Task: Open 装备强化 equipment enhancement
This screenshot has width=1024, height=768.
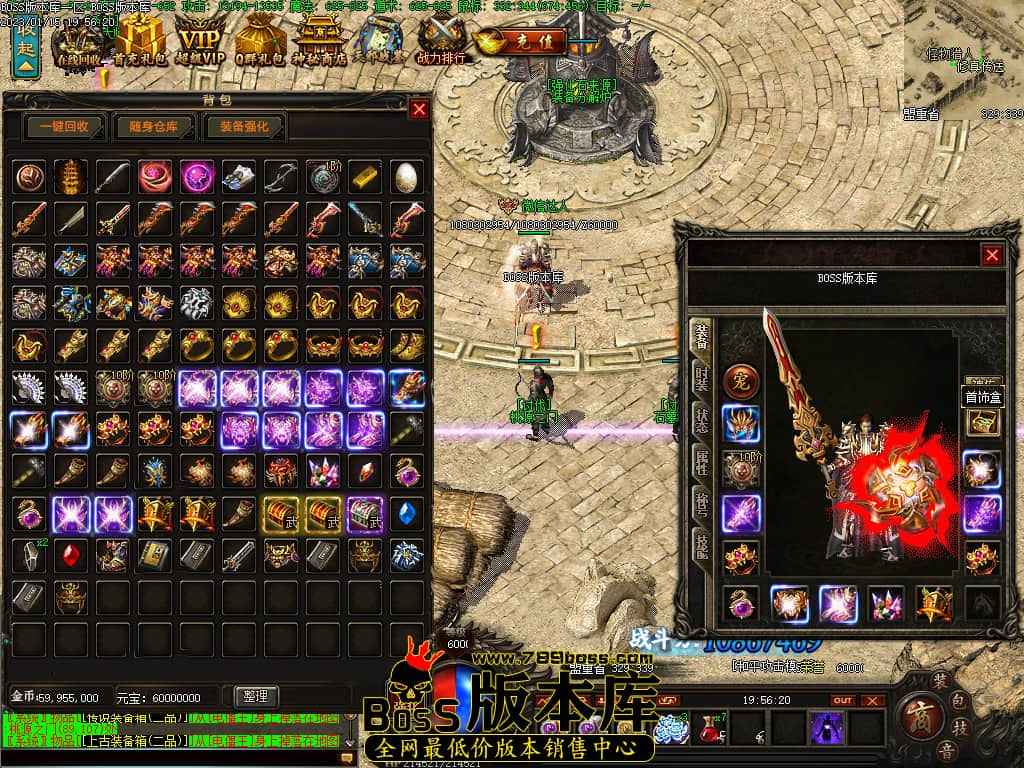Action: click(x=244, y=127)
